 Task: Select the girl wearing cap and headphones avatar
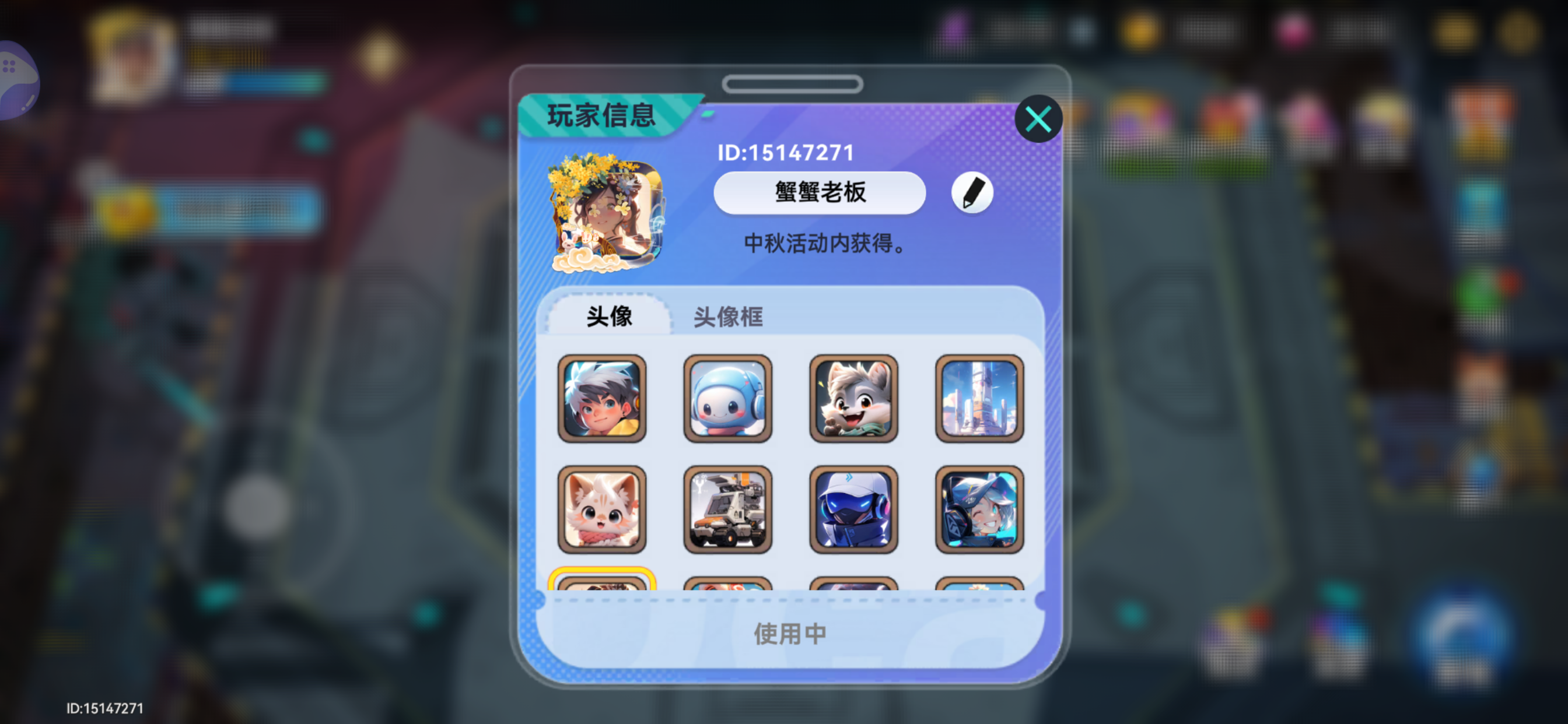(x=979, y=510)
